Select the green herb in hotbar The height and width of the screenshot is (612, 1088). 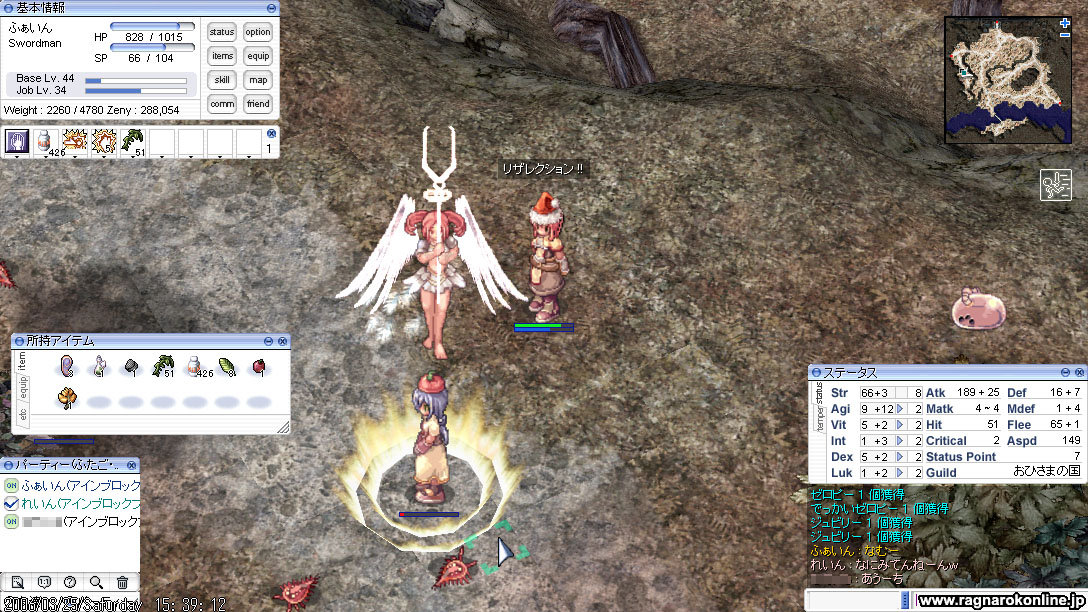tap(132, 142)
